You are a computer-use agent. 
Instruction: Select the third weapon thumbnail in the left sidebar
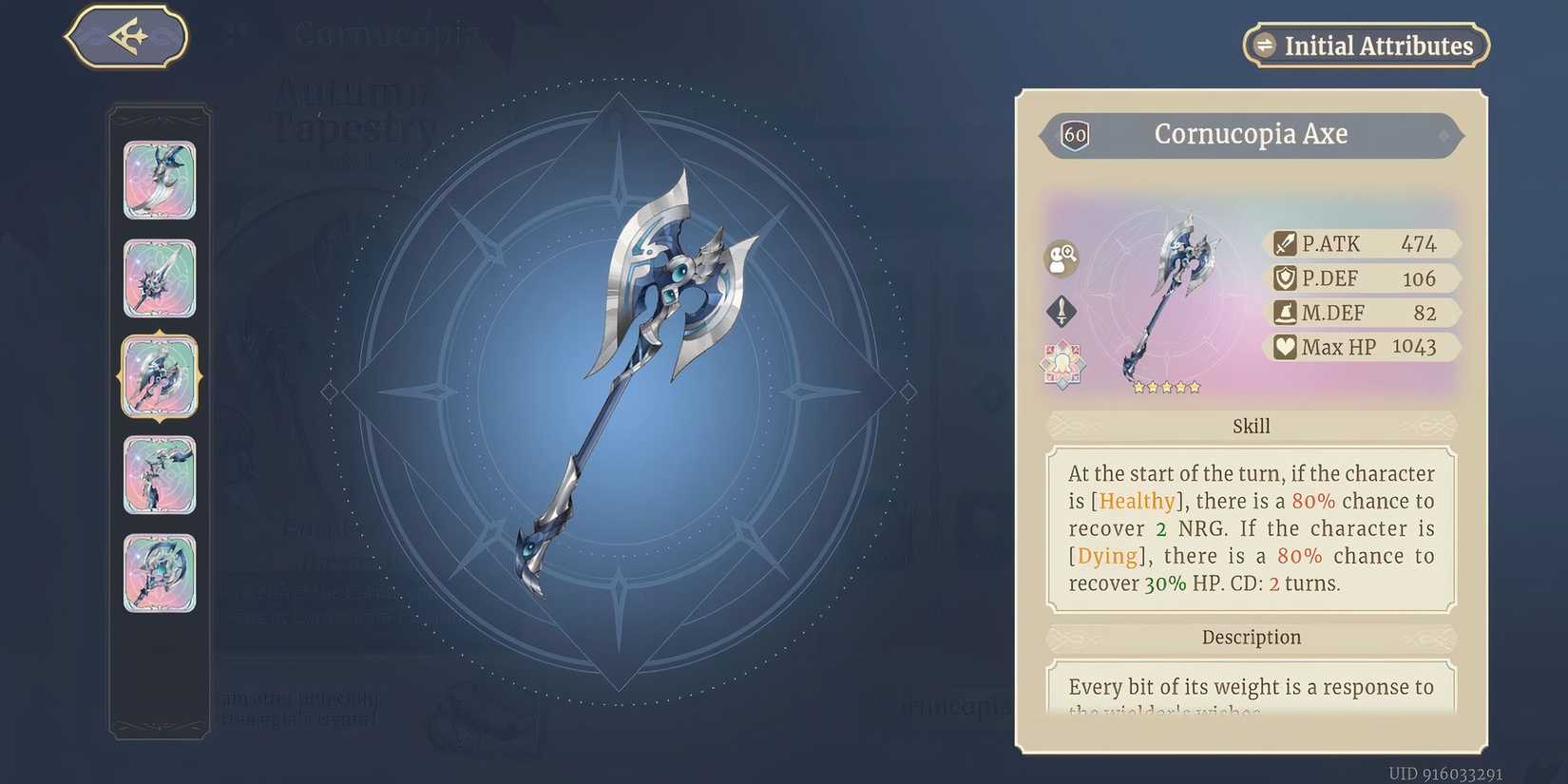pos(160,376)
